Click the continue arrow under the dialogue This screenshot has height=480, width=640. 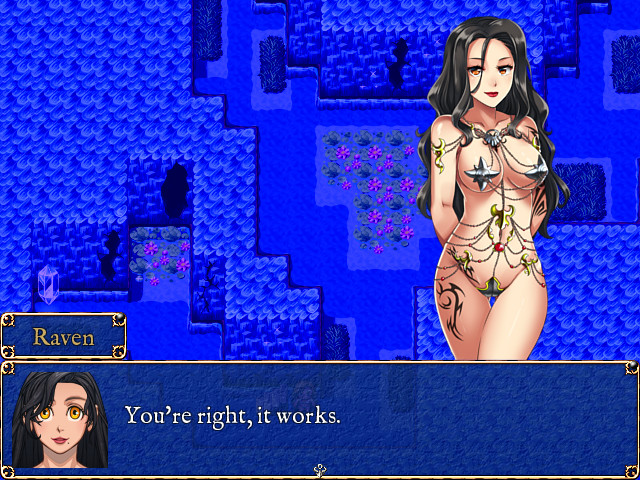pos(320,470)
